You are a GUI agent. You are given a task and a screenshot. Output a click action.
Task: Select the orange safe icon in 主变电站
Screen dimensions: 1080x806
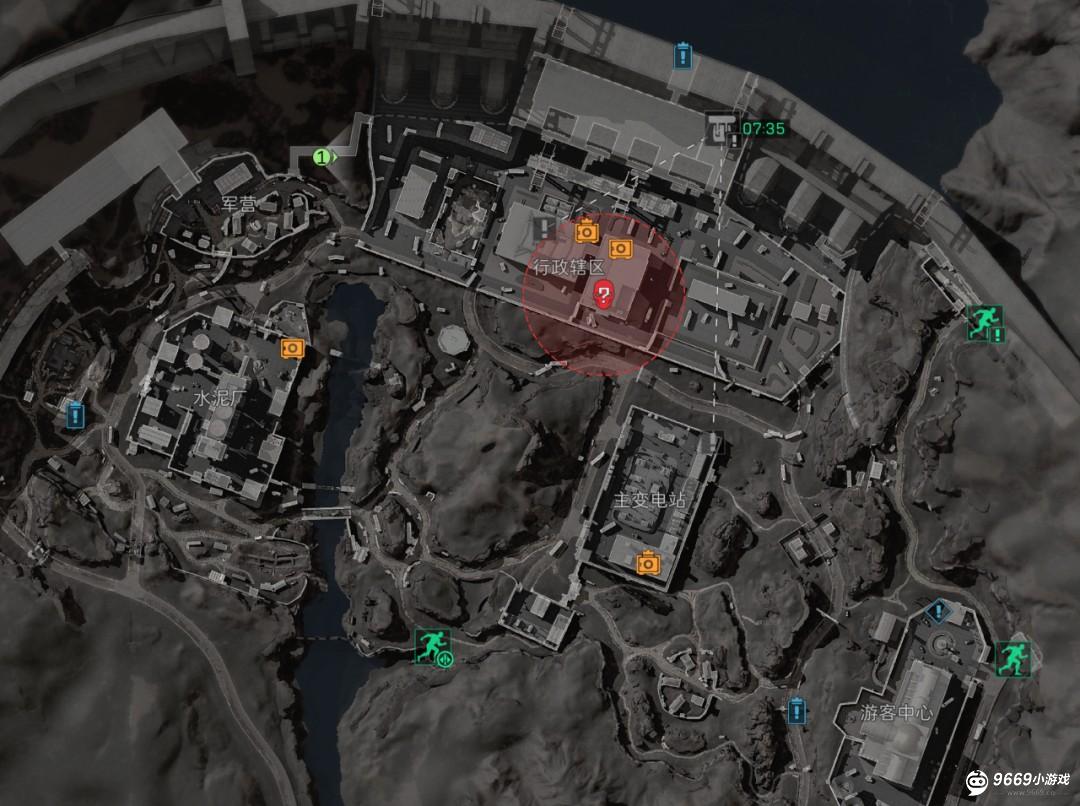[x=648, y=563]
